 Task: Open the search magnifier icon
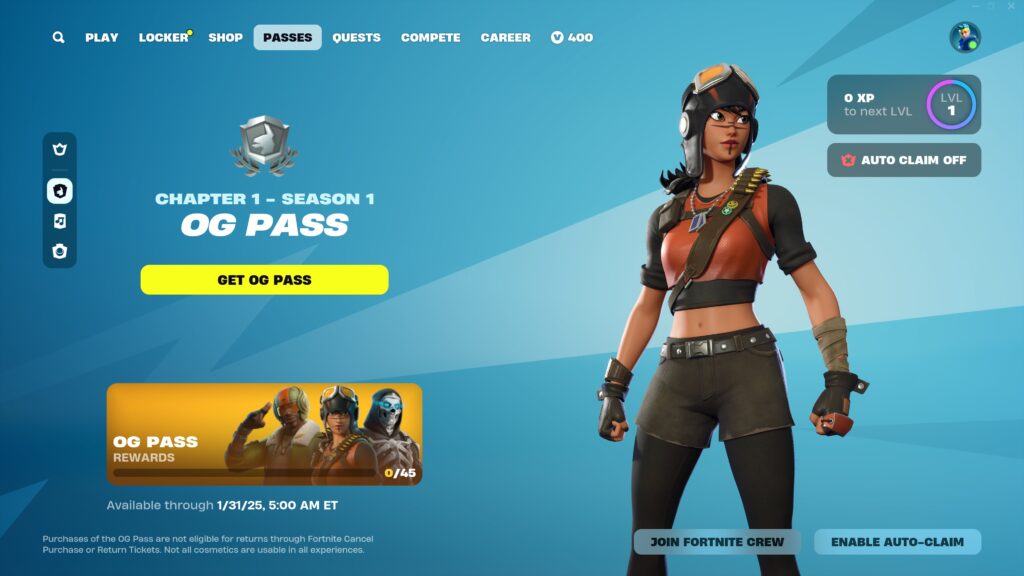(59, 38)
